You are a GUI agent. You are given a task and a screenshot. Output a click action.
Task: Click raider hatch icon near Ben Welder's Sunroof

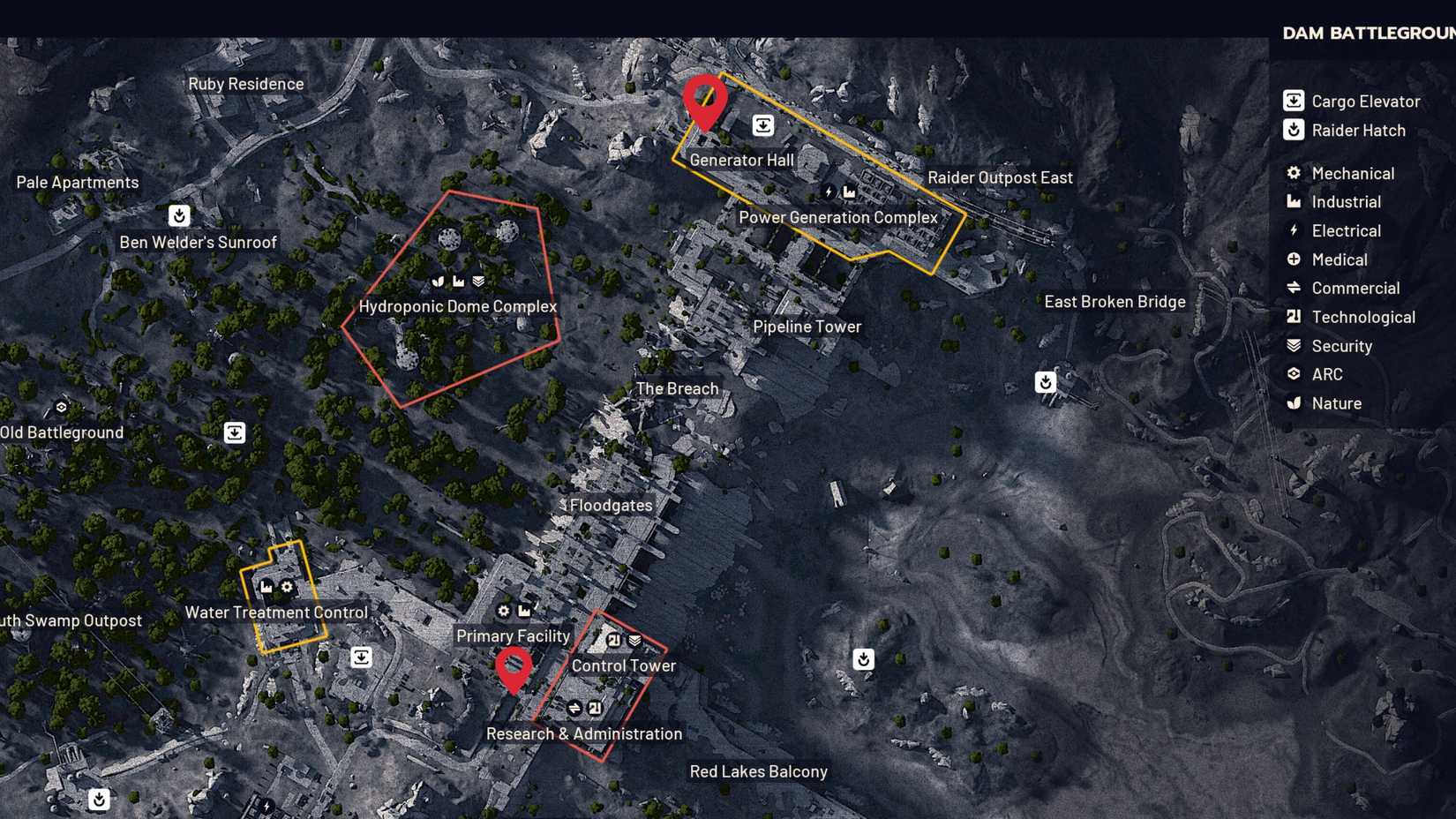pos(178,216)
